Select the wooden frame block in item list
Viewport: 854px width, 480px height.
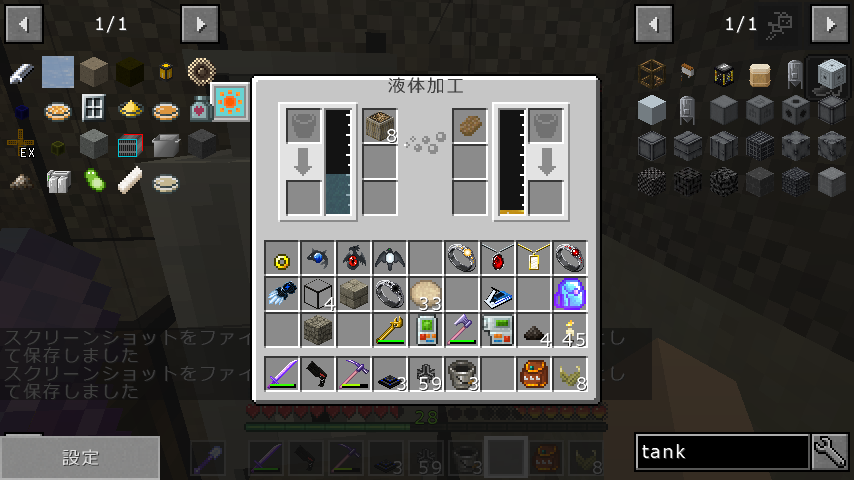coord(652,74)
